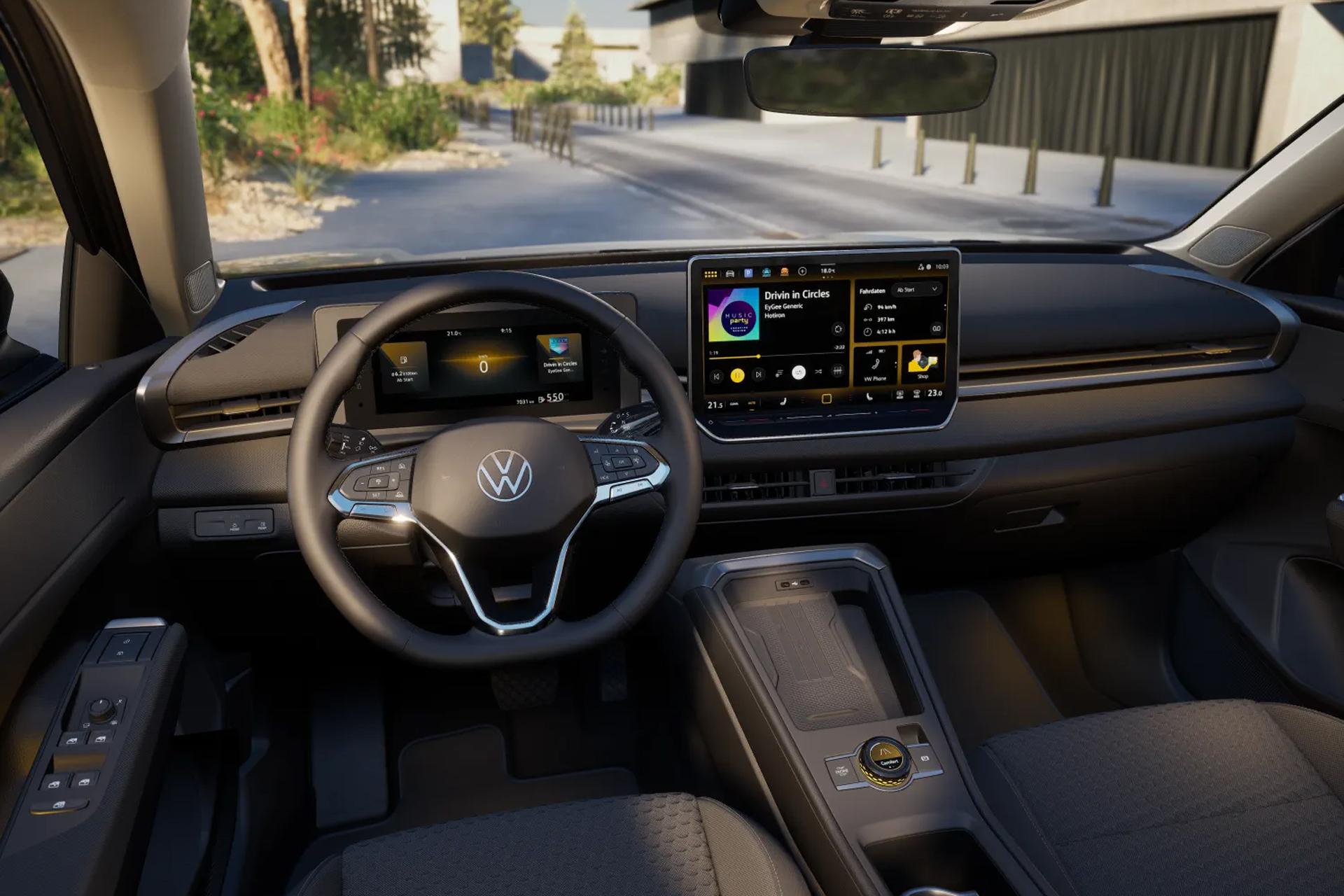Open the notifications bell in status bar
This screenshot has width=1344, height=896.
920,267
